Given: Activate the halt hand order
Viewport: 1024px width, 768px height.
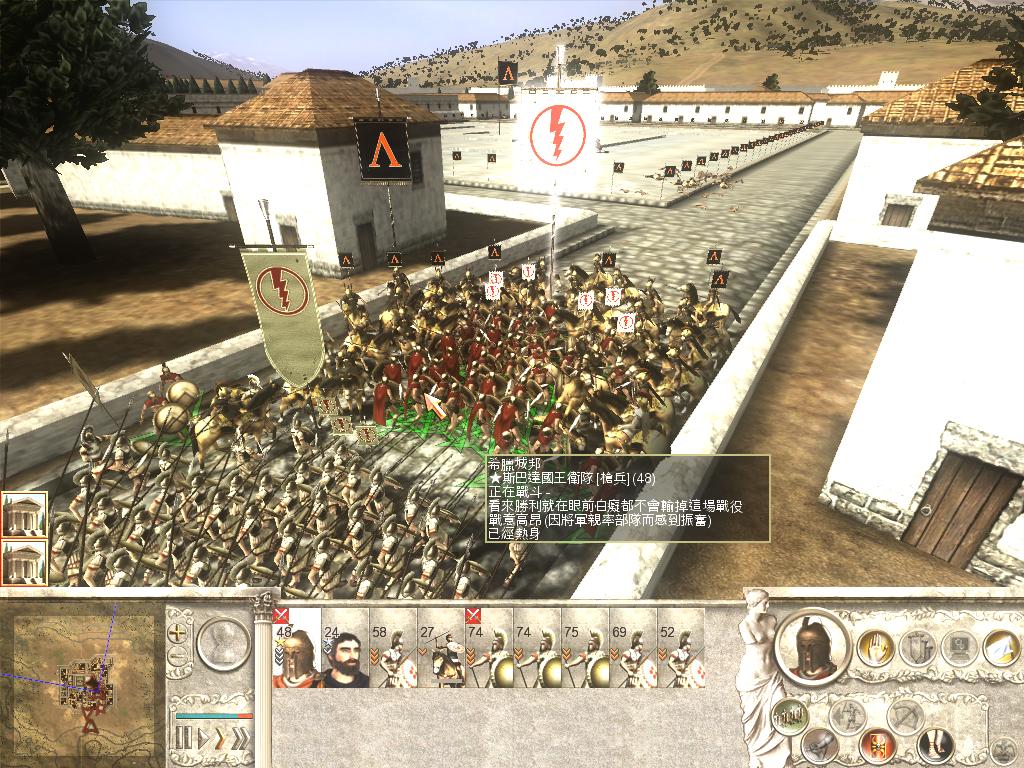Looking at the screenshot, I should tap(876, 648).
